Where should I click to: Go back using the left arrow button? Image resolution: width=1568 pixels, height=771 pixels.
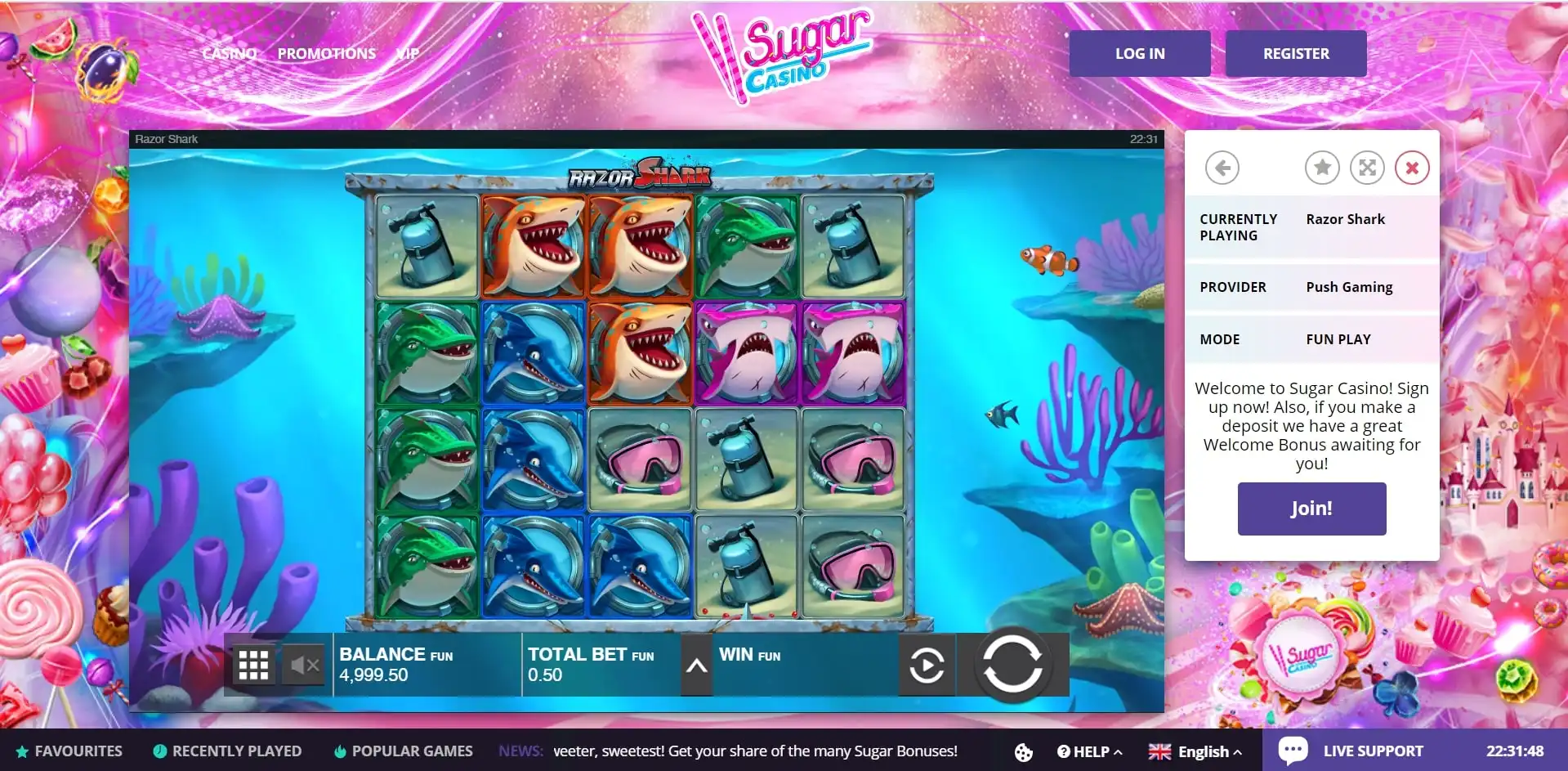pos(1222,168)
